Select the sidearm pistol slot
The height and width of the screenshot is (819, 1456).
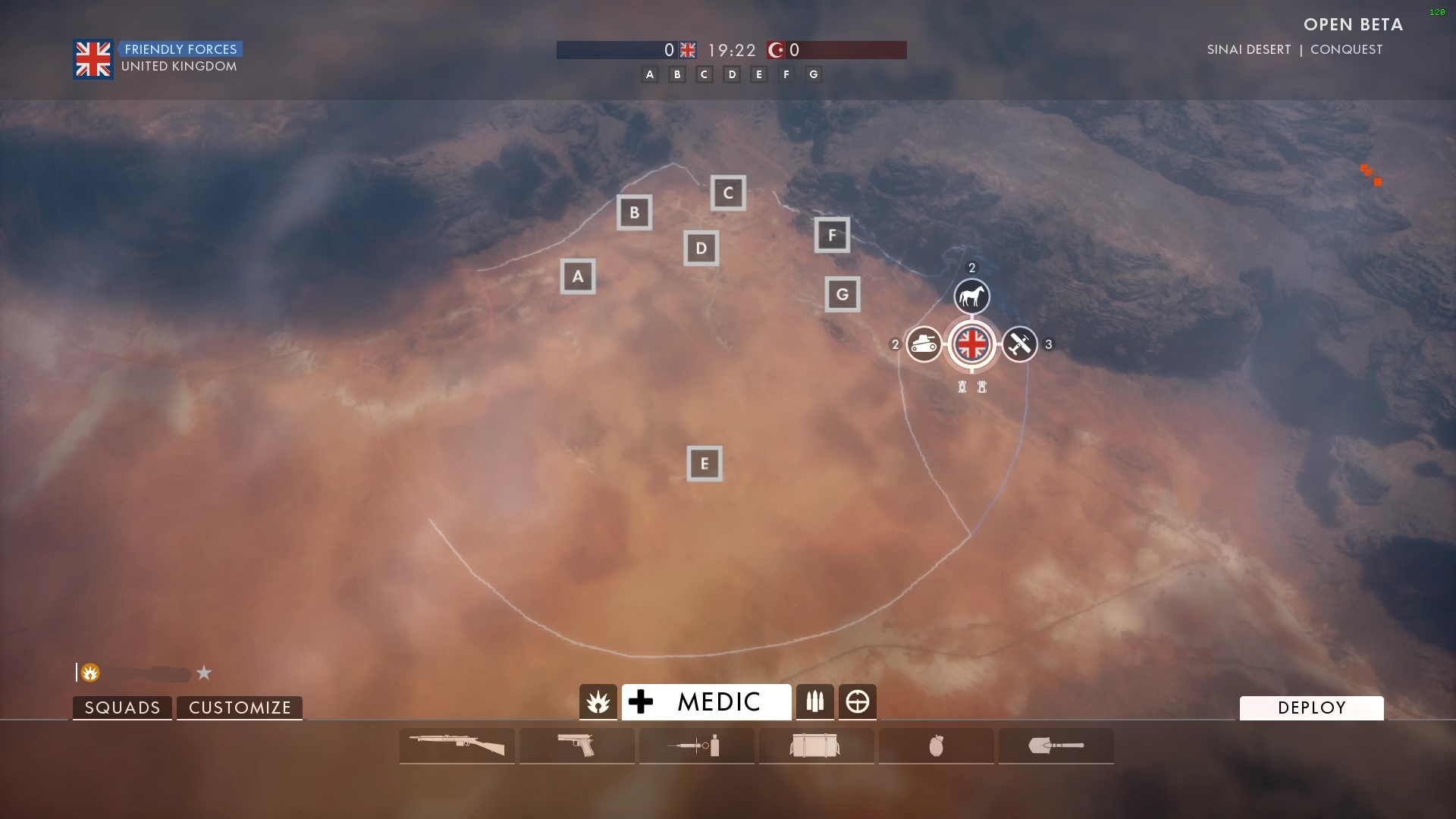tap(576, 745)
